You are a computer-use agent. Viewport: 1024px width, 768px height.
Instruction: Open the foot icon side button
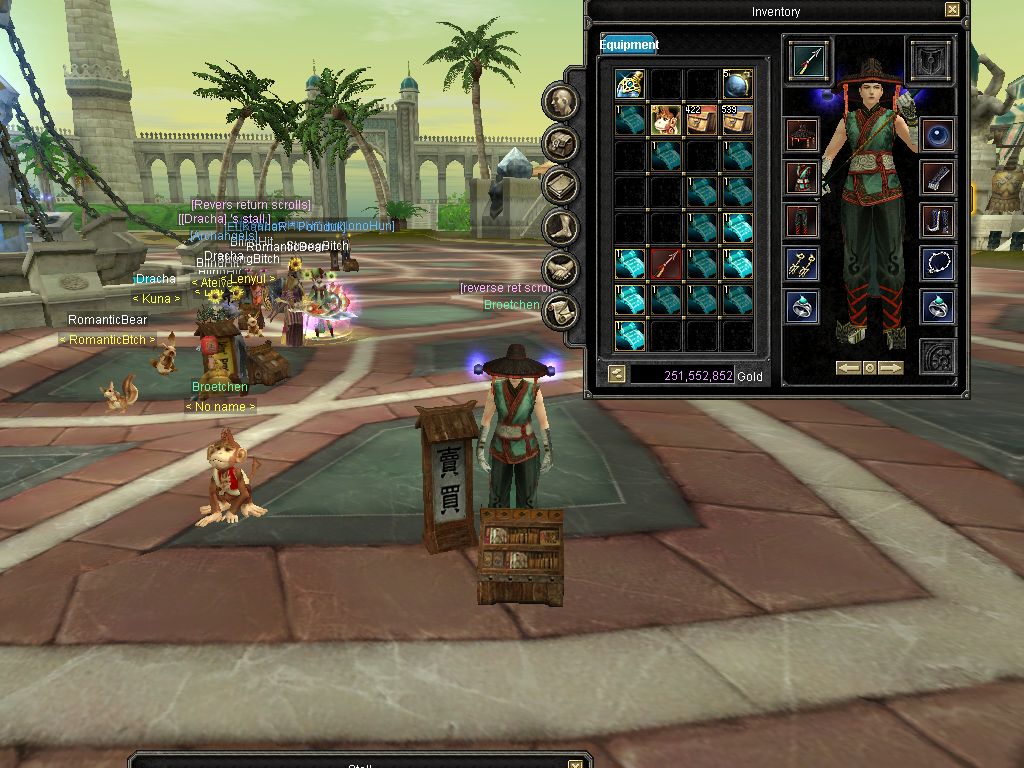tap(563, 227)
